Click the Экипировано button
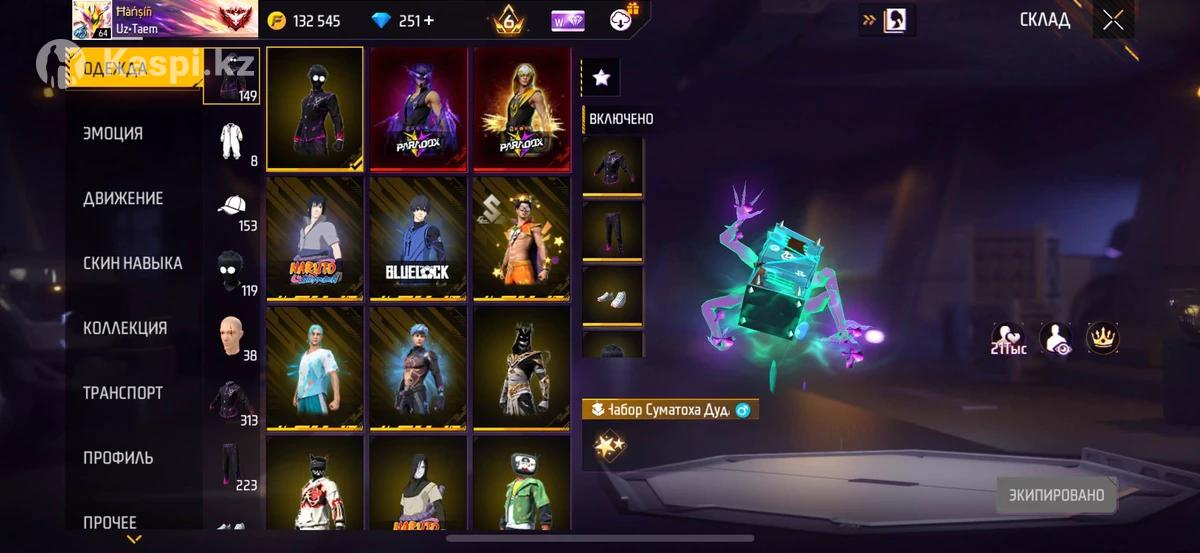 [x=1056, y=494]
